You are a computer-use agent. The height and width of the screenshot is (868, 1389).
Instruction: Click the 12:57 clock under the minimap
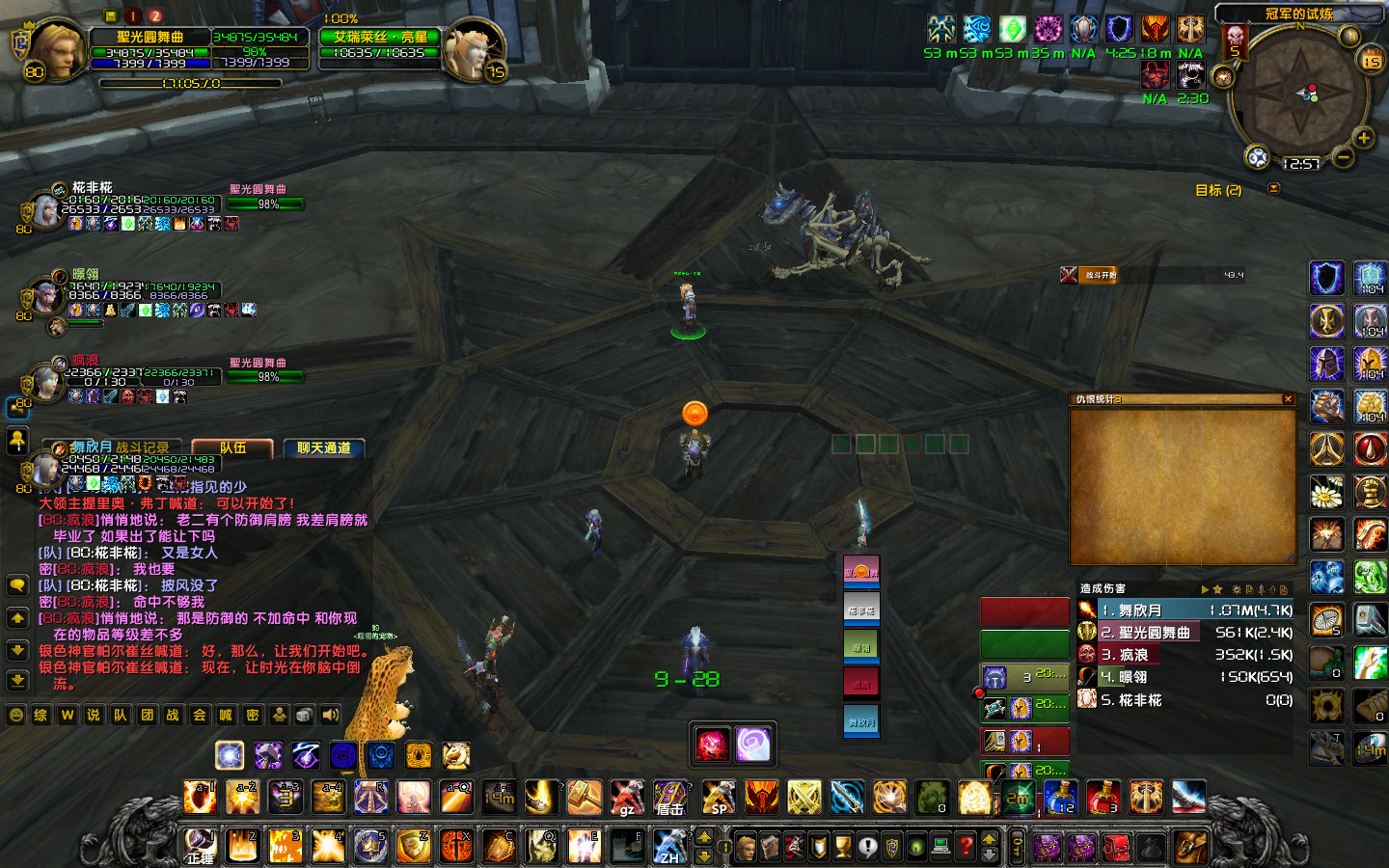[x=1301, y=161]
